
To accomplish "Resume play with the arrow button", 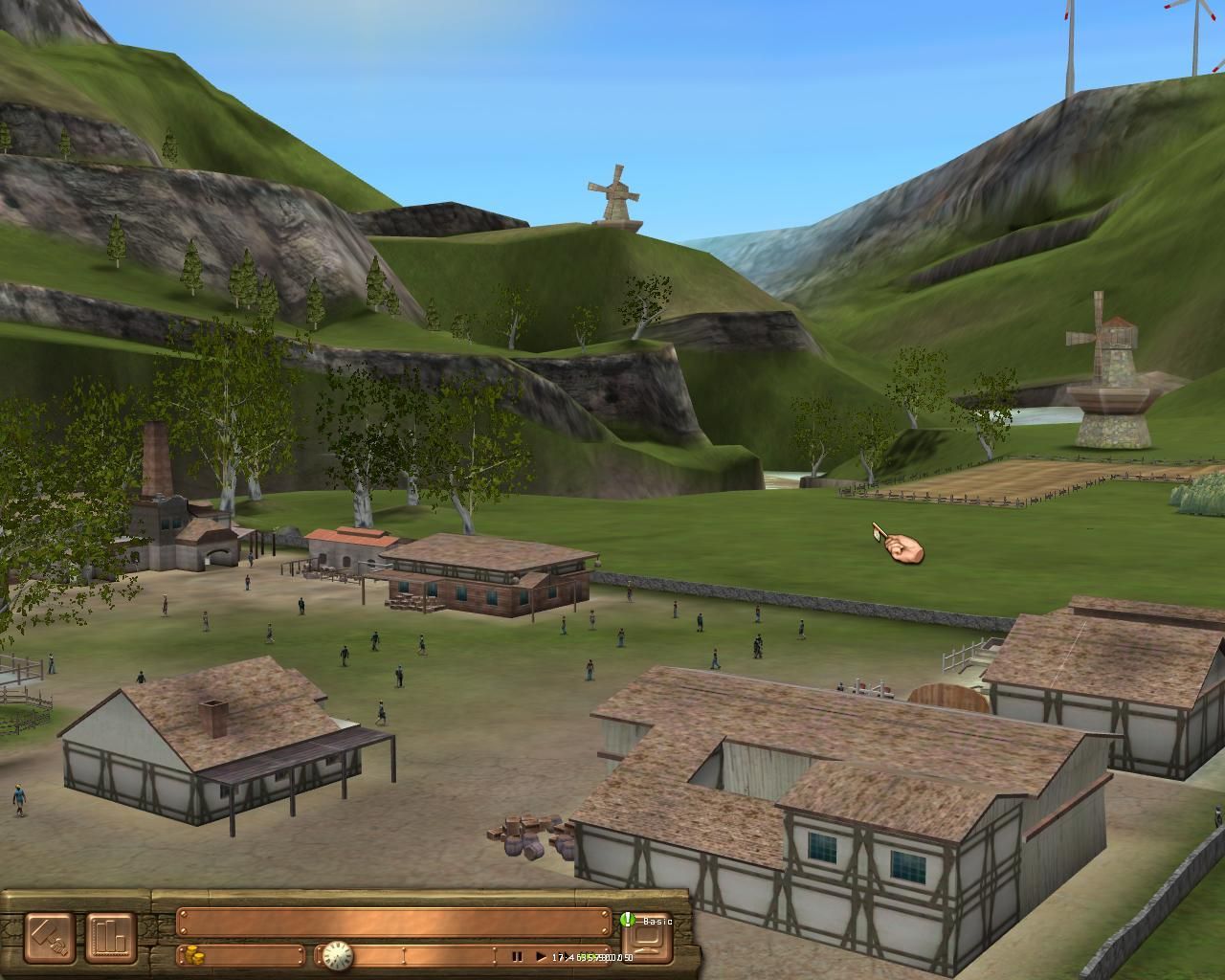I will tap(541, 956).
